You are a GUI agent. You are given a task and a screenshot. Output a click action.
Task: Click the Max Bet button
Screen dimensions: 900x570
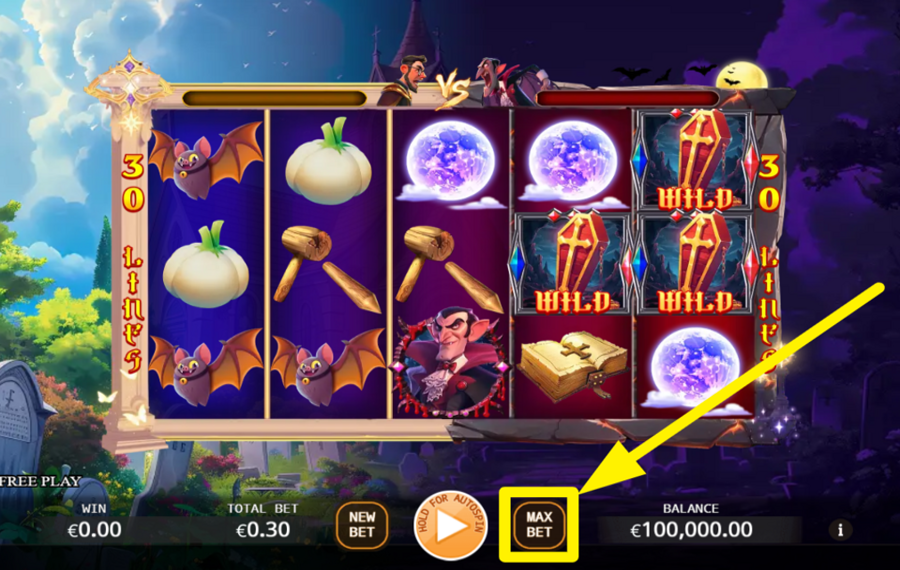click(x=539, y=524)
